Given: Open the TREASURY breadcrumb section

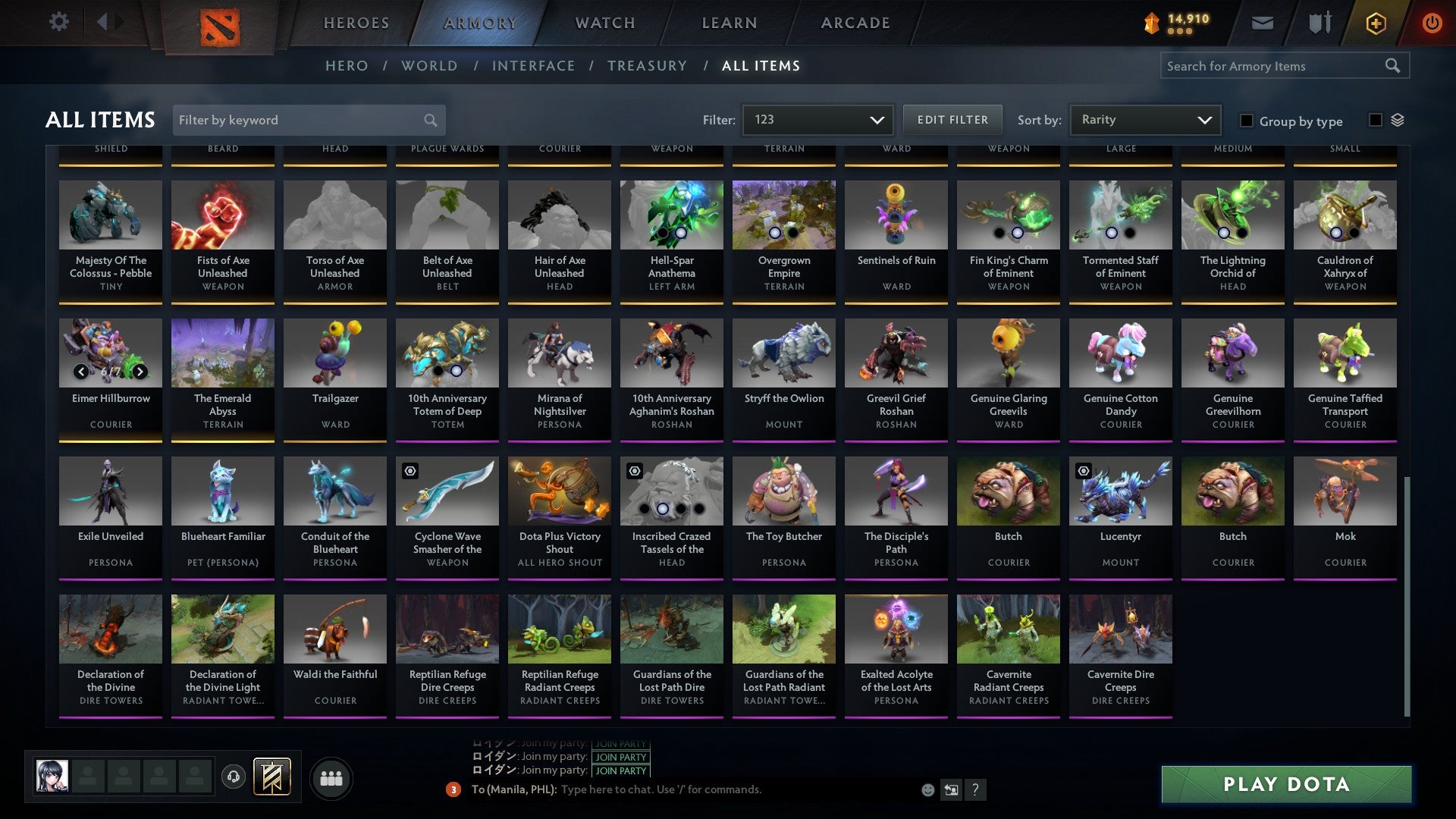Looking at the screenshot, I should coord(647,66).
